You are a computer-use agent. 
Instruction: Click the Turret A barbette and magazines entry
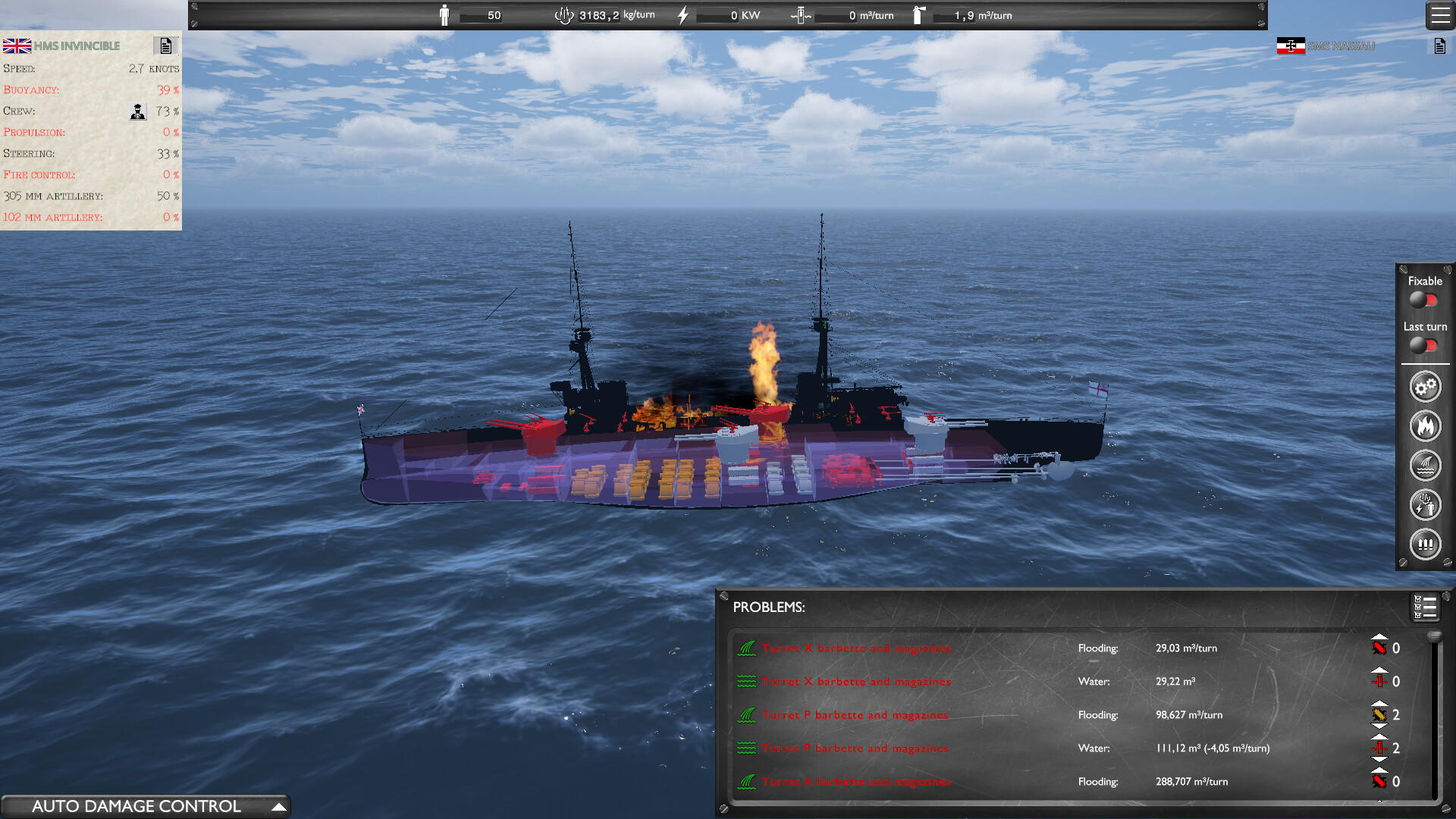click(855, 781)
